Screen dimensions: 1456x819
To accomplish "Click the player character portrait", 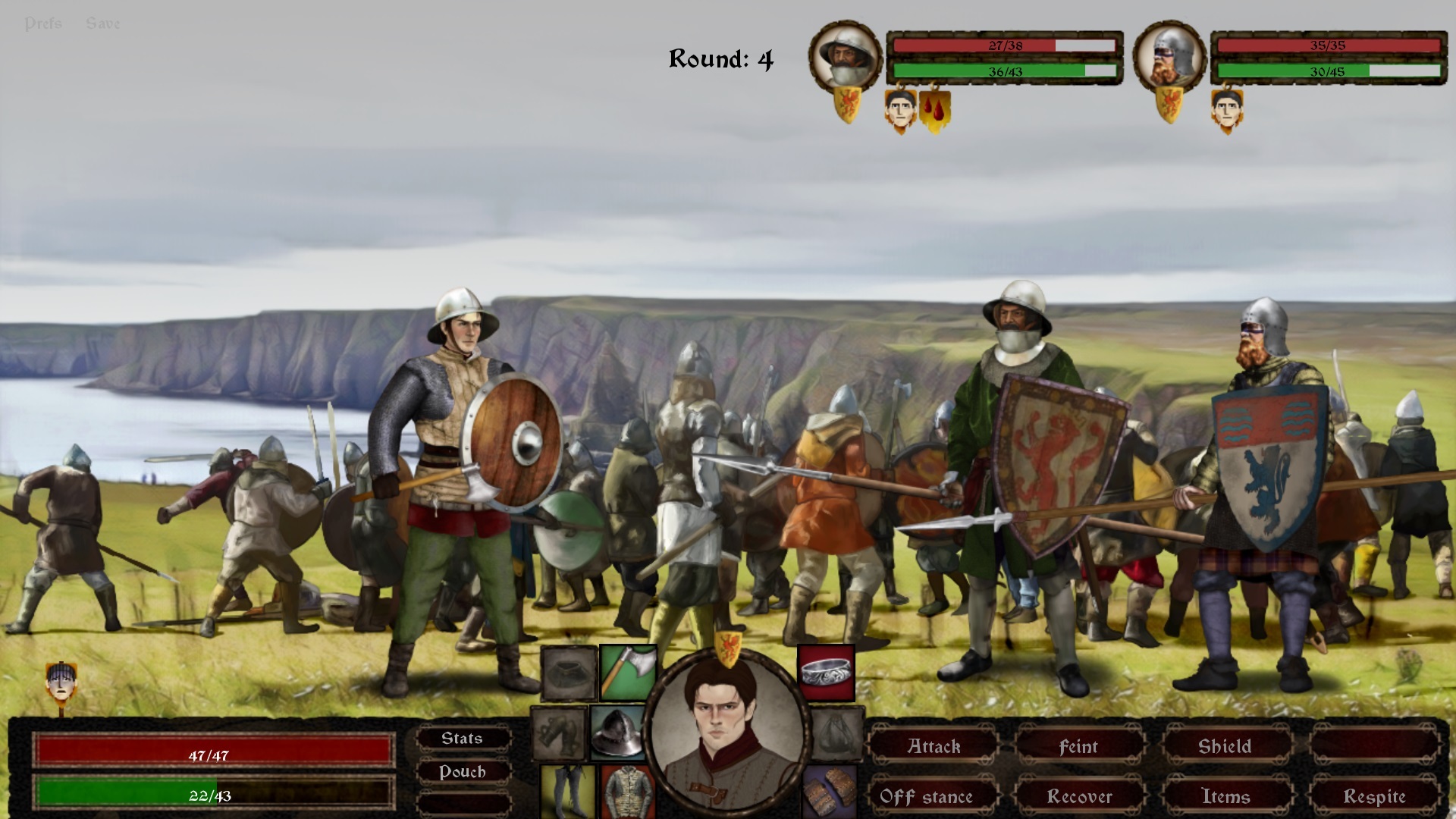I will (726, 732).
